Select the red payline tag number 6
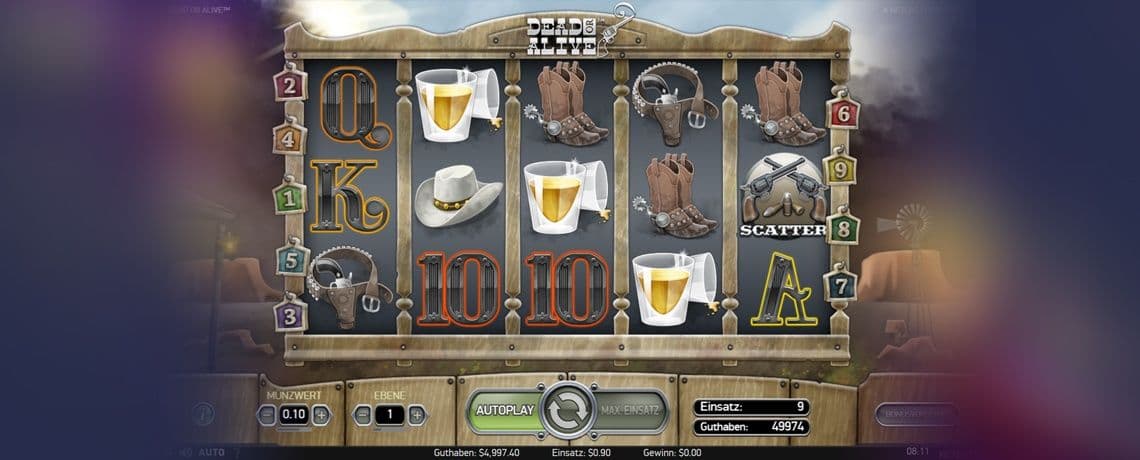 tap(843, 112)
